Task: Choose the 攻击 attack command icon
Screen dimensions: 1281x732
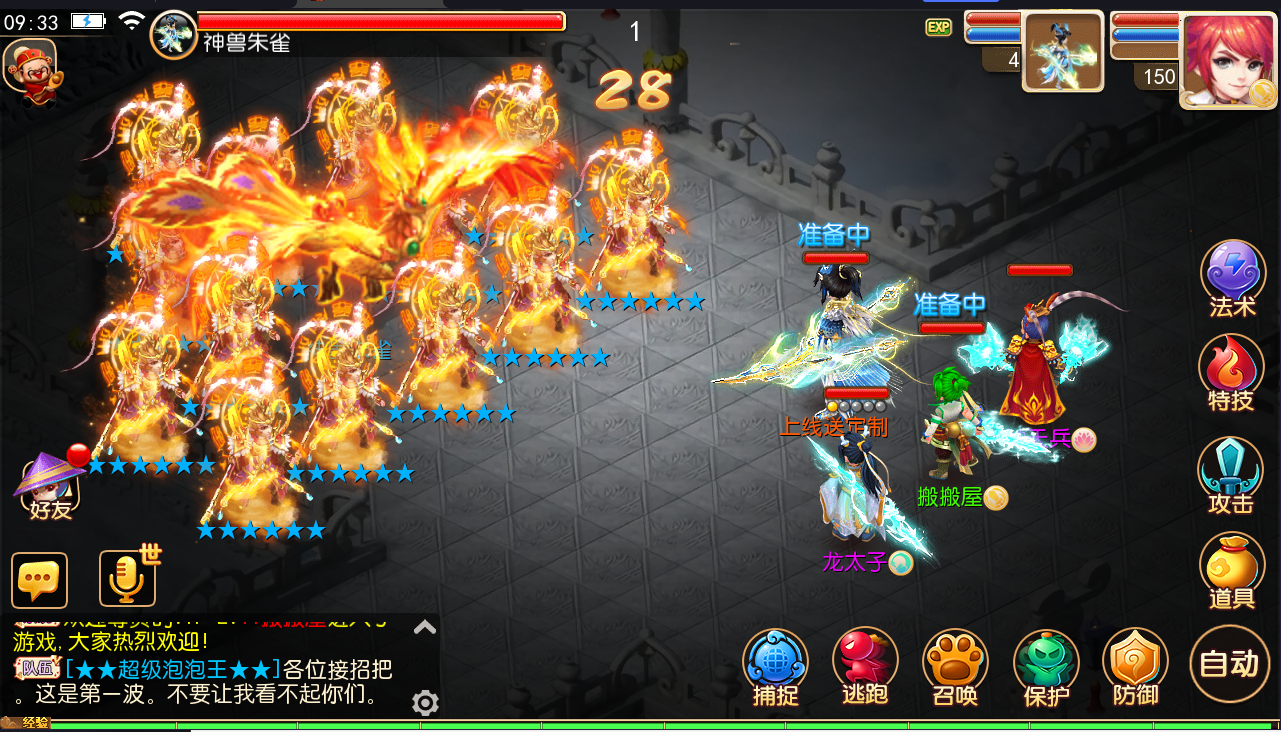Action: 1230,470
